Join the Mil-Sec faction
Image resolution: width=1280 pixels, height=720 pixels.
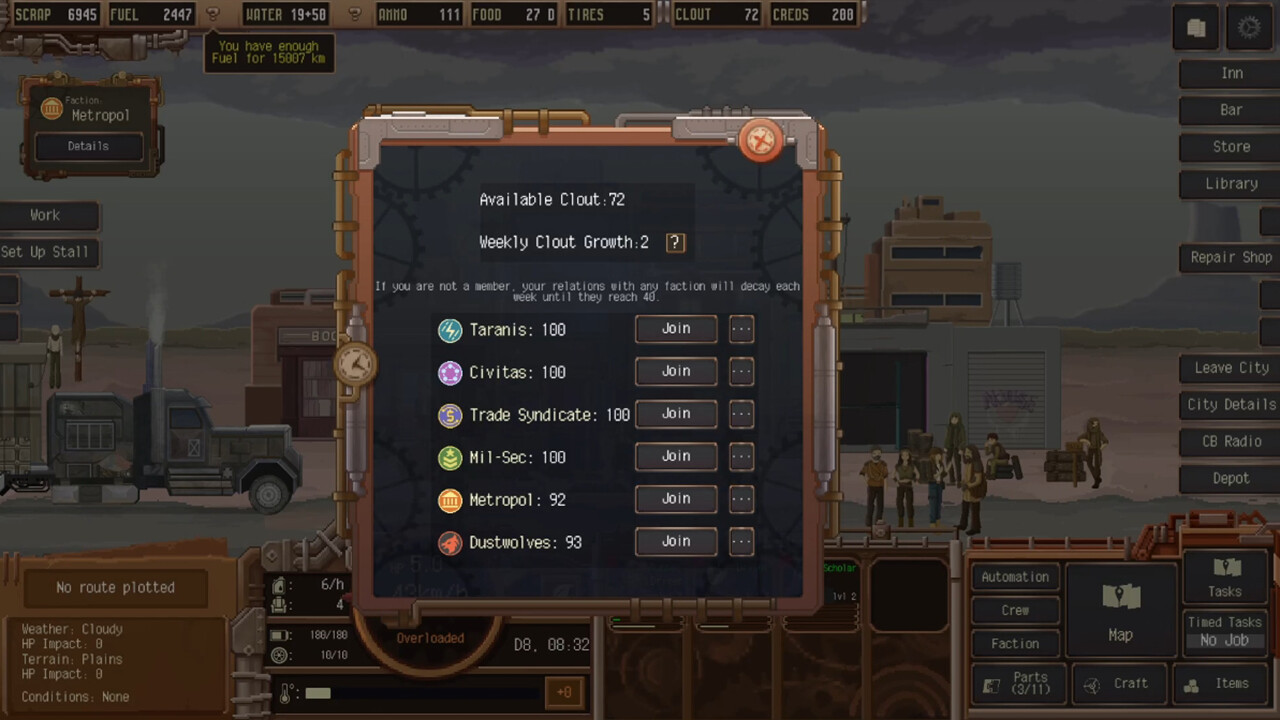(676, 456)
